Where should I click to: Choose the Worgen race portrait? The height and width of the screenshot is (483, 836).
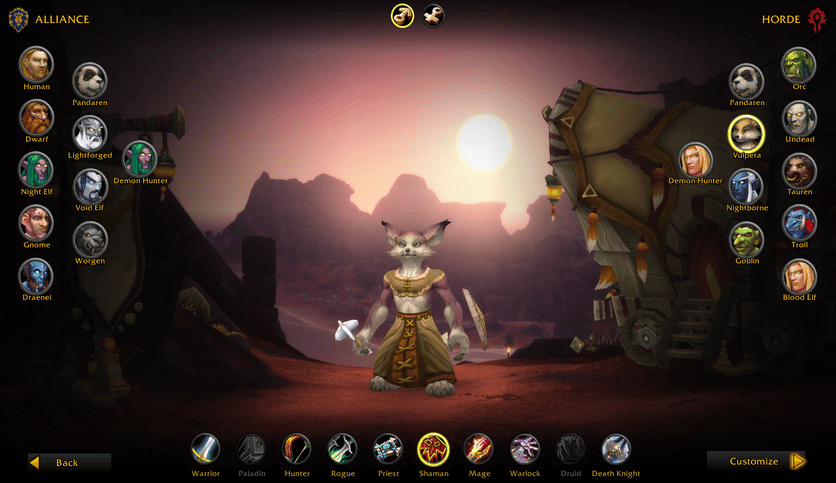(x=90, y=238)
